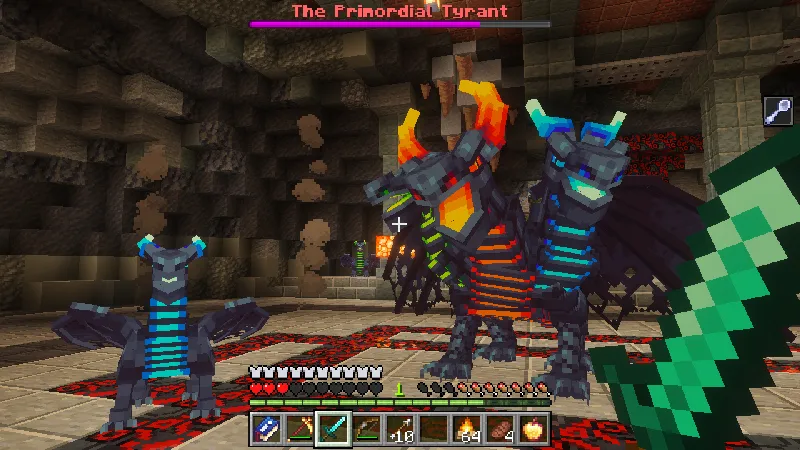
Task: Switch to the bow hotbar slot
Action: 365,429
